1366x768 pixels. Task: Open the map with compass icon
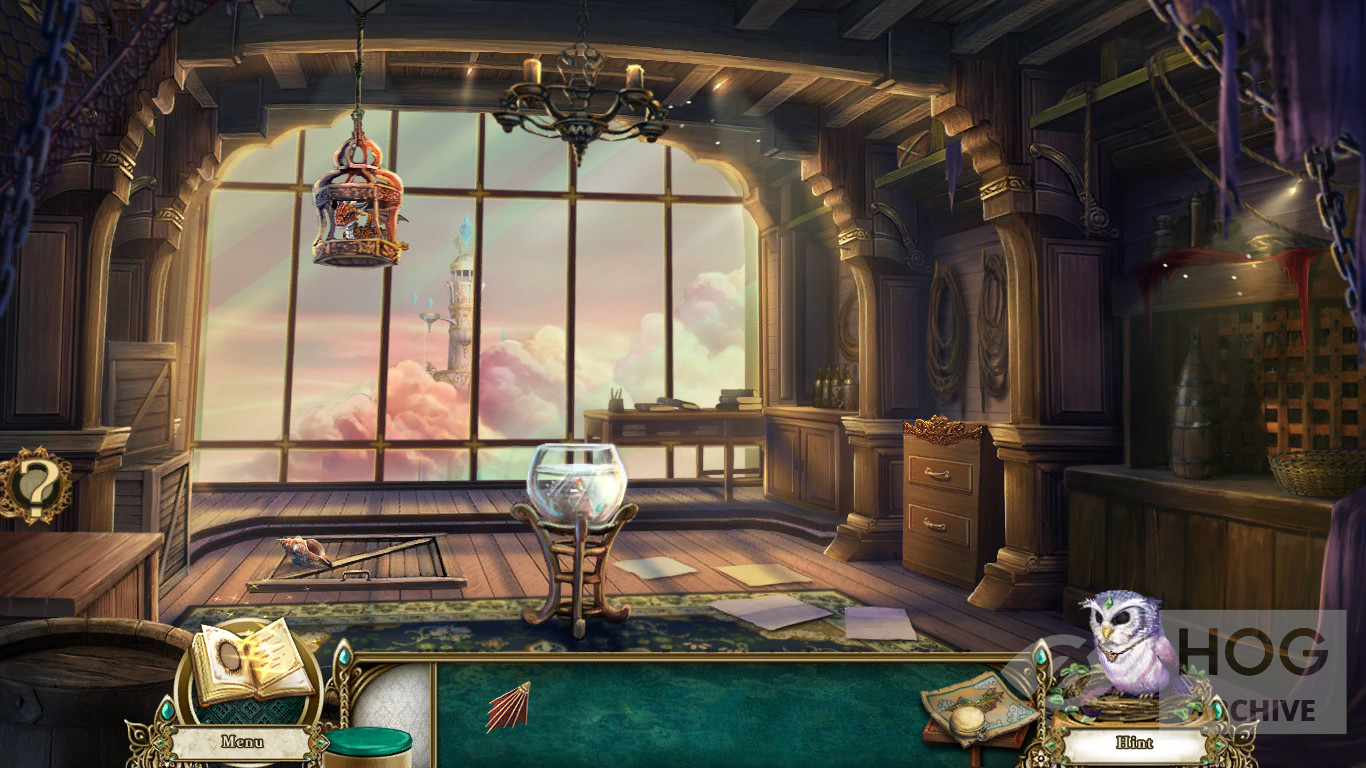(978, 705)
